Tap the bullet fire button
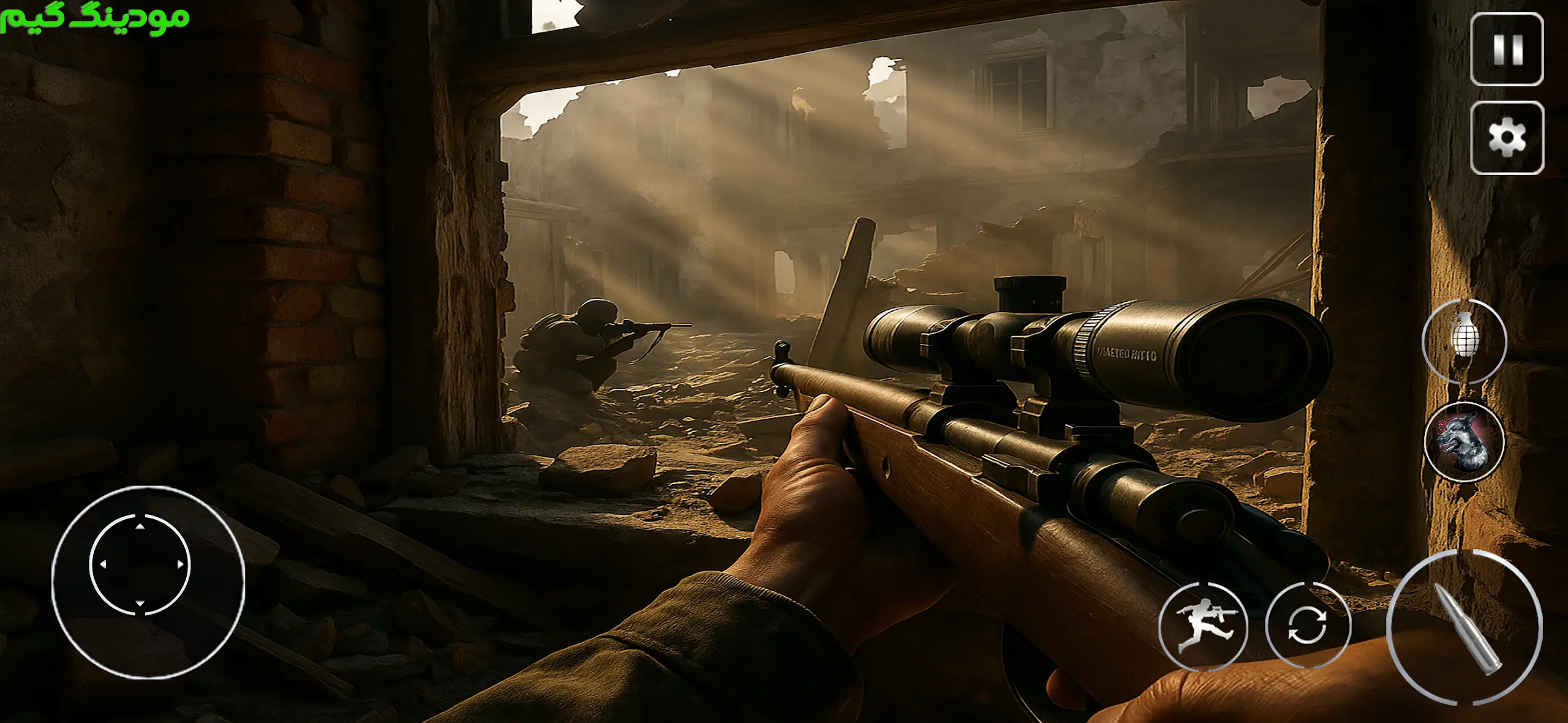This screenshot has height=723, width=1568. [x=1464, y=627]
